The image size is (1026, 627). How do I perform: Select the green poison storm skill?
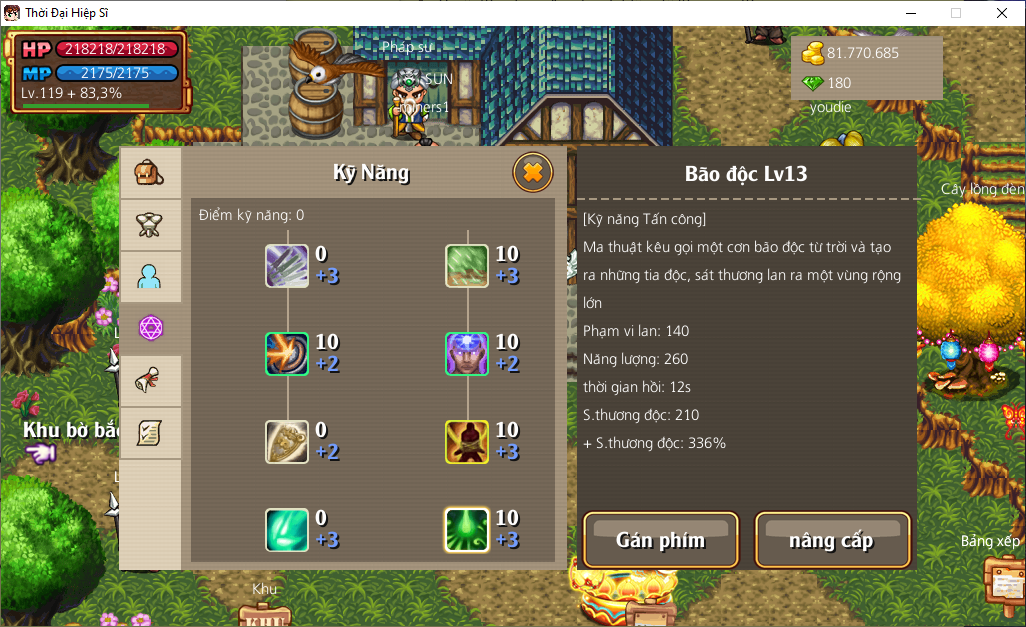click(x=467, y=530)
